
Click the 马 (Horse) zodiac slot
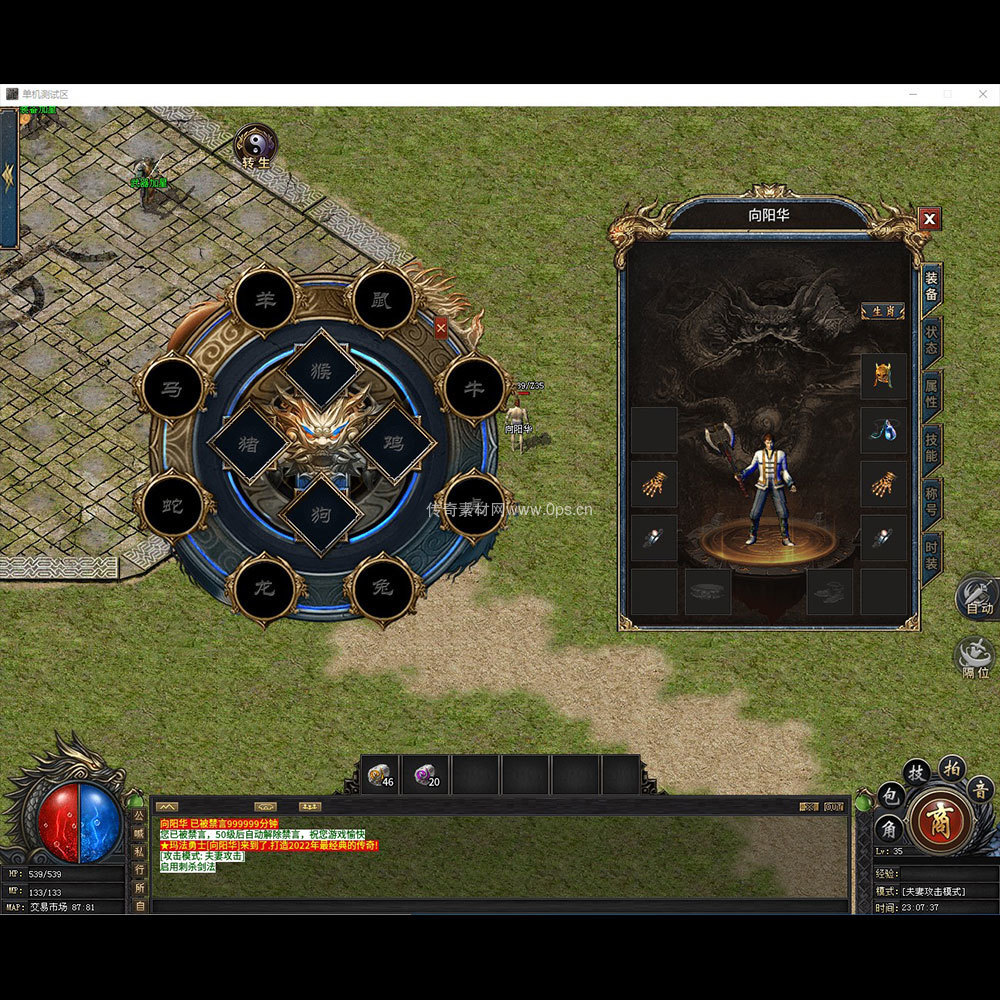point(173,388)
